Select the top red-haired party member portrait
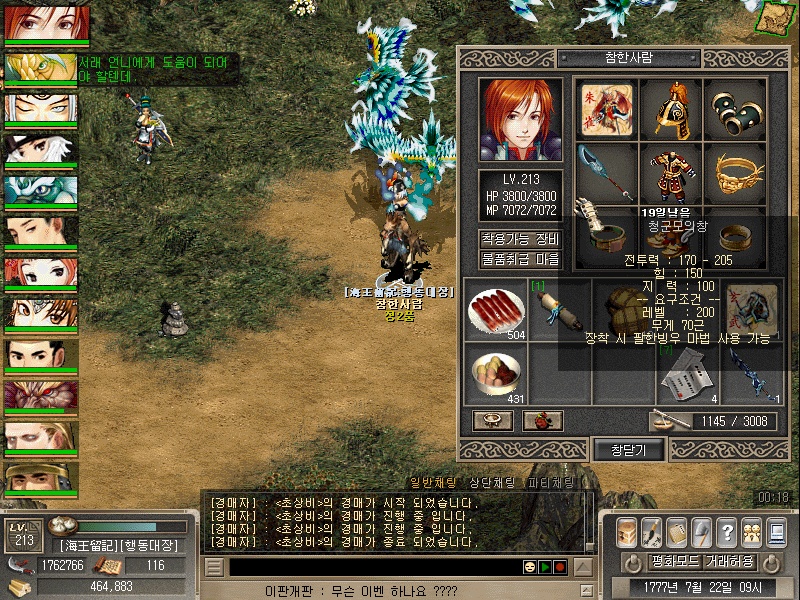The width and height of the screenshot is (800, 600). pos(46,23)
